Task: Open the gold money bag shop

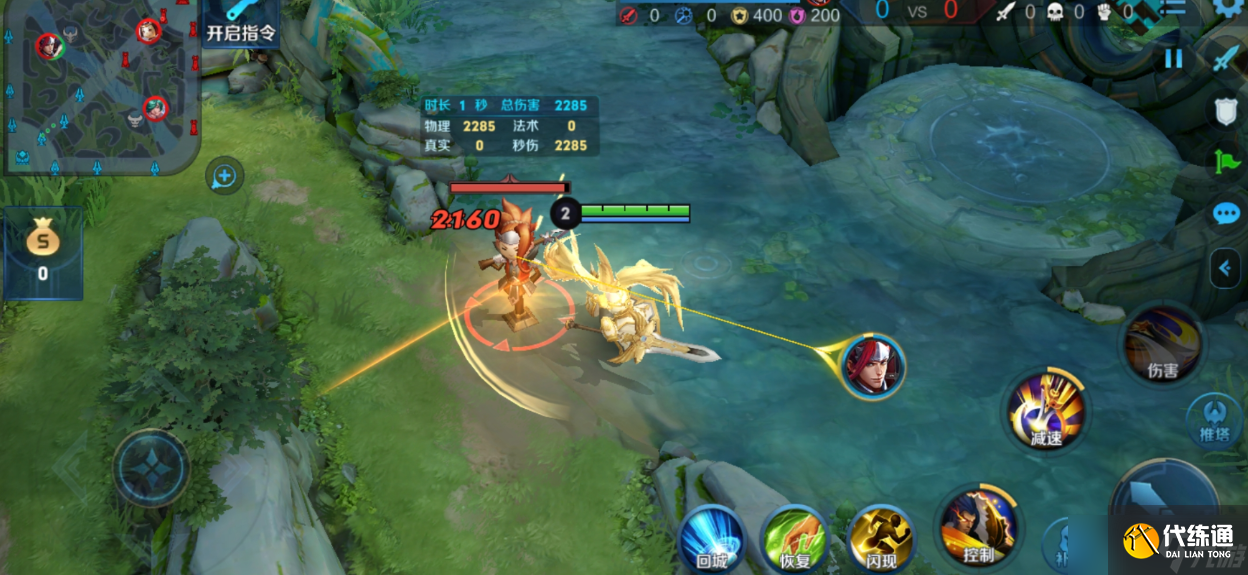Action: (43, 252)
